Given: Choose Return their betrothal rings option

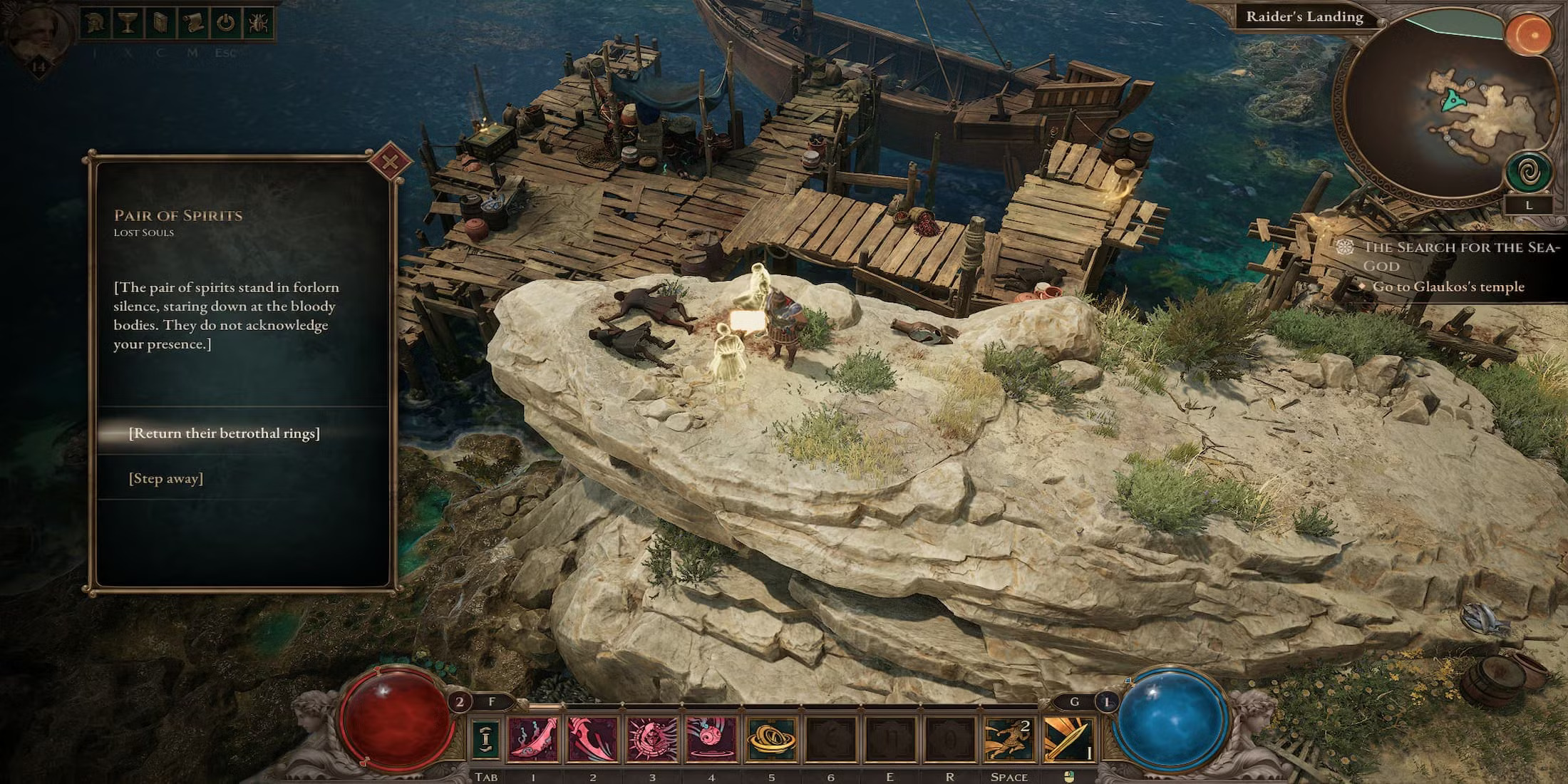Looking at the screenshot, I should coord(224,433).
